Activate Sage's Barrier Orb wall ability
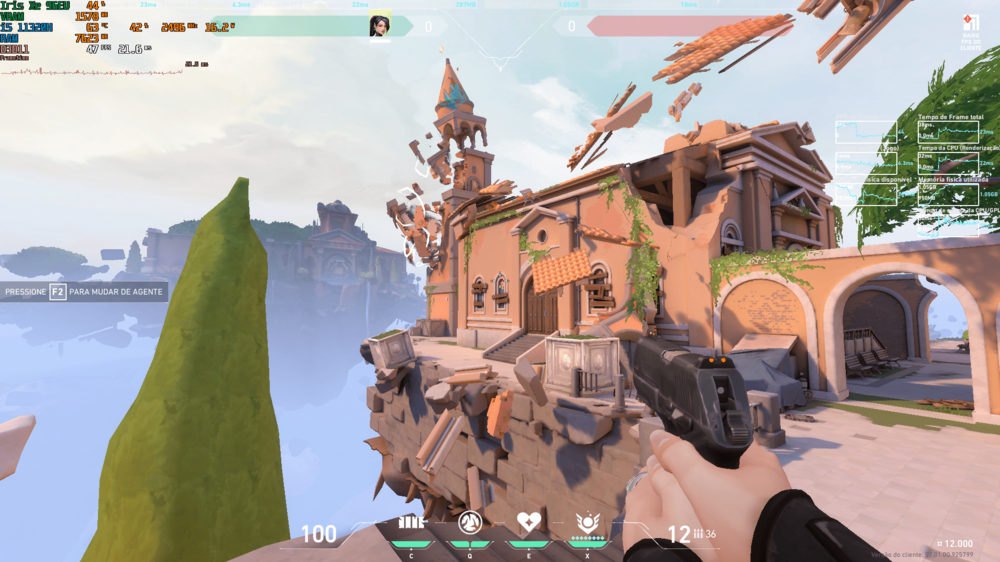The image size is (1000, 562). coord(411,522)
